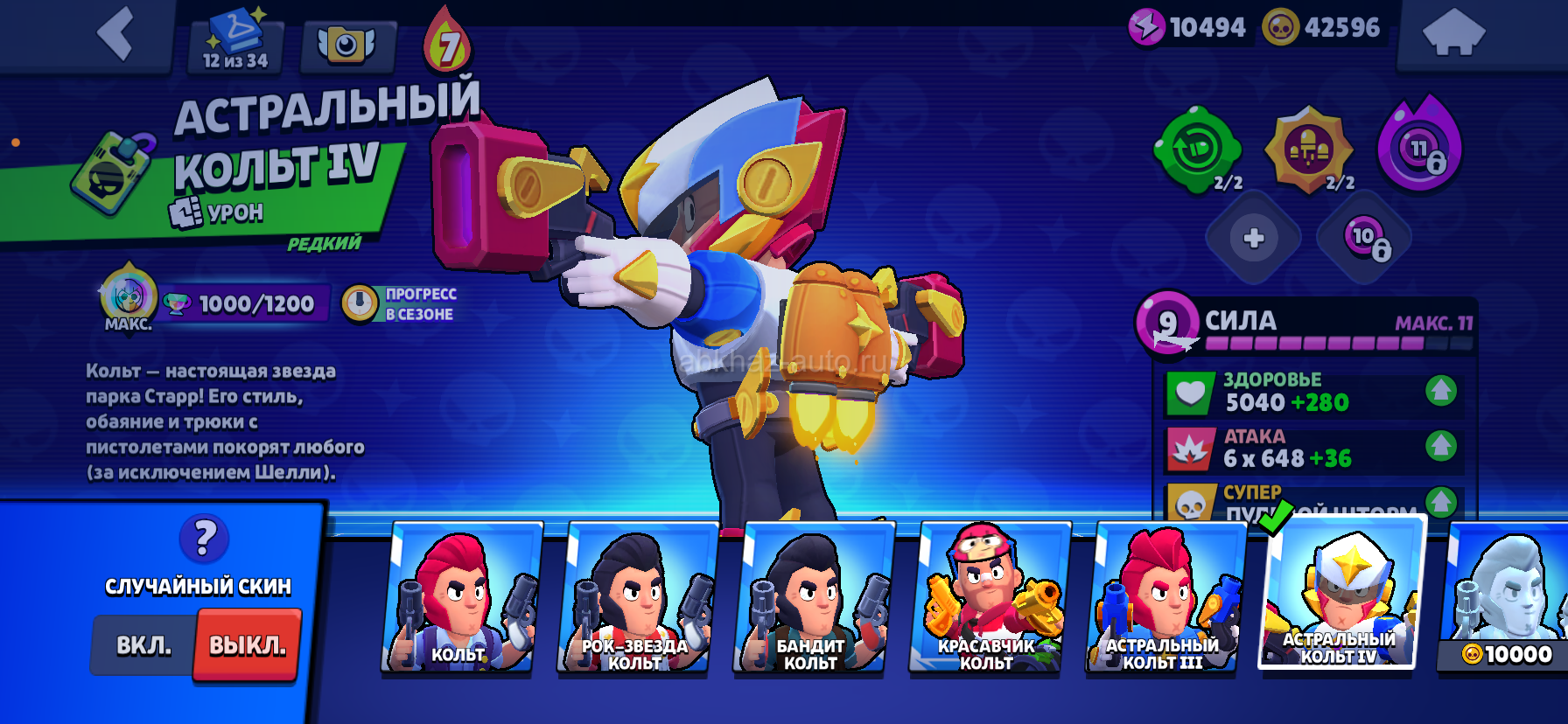This screenshot has height=724, width=1568.
Task: Go back with the left arrow button
Action: tap(115, 35)
